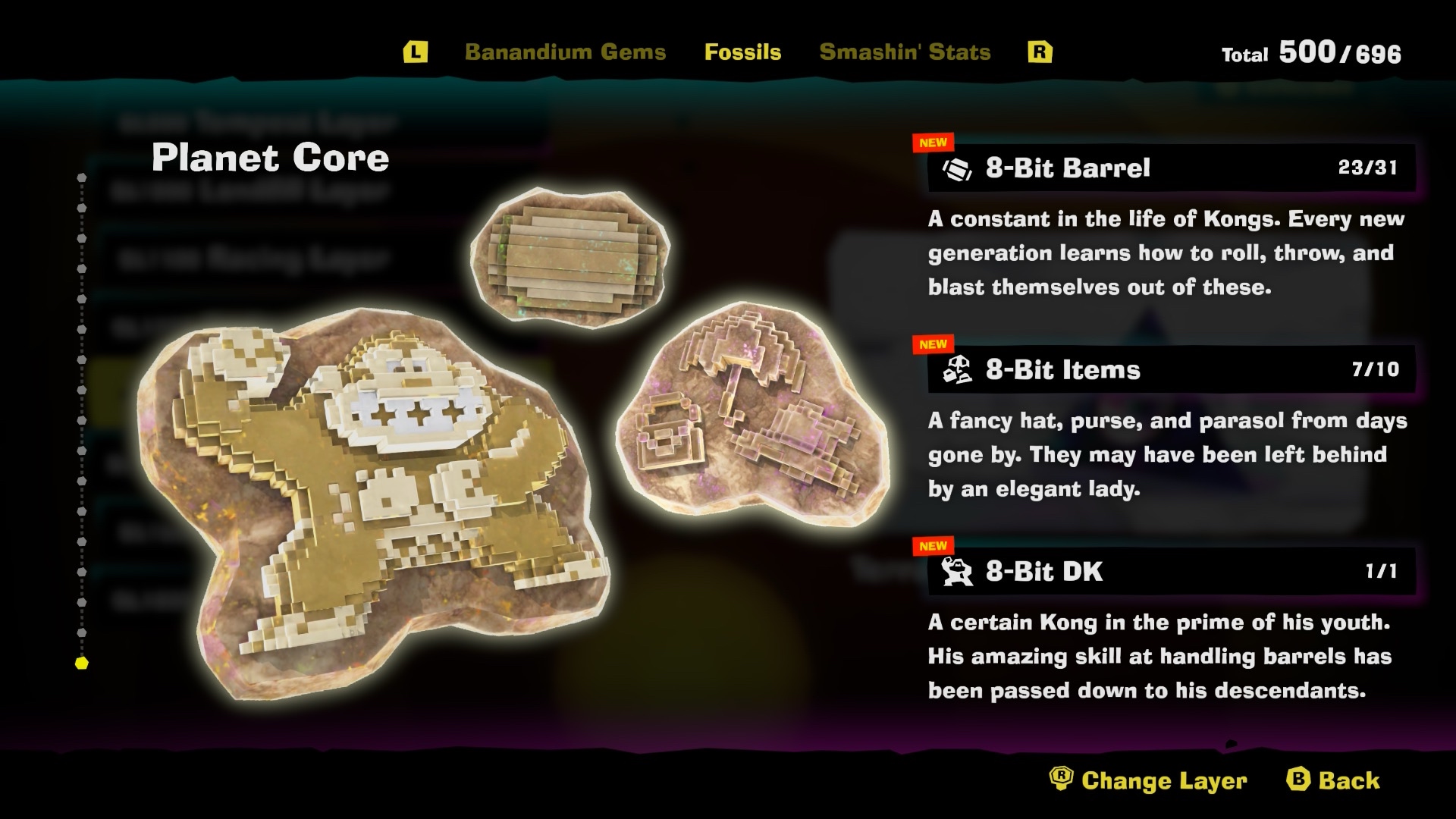Screen dimensions: 1456x819
Task: Open the Smashin' Stats tab
Action: (x=905, y=52)
